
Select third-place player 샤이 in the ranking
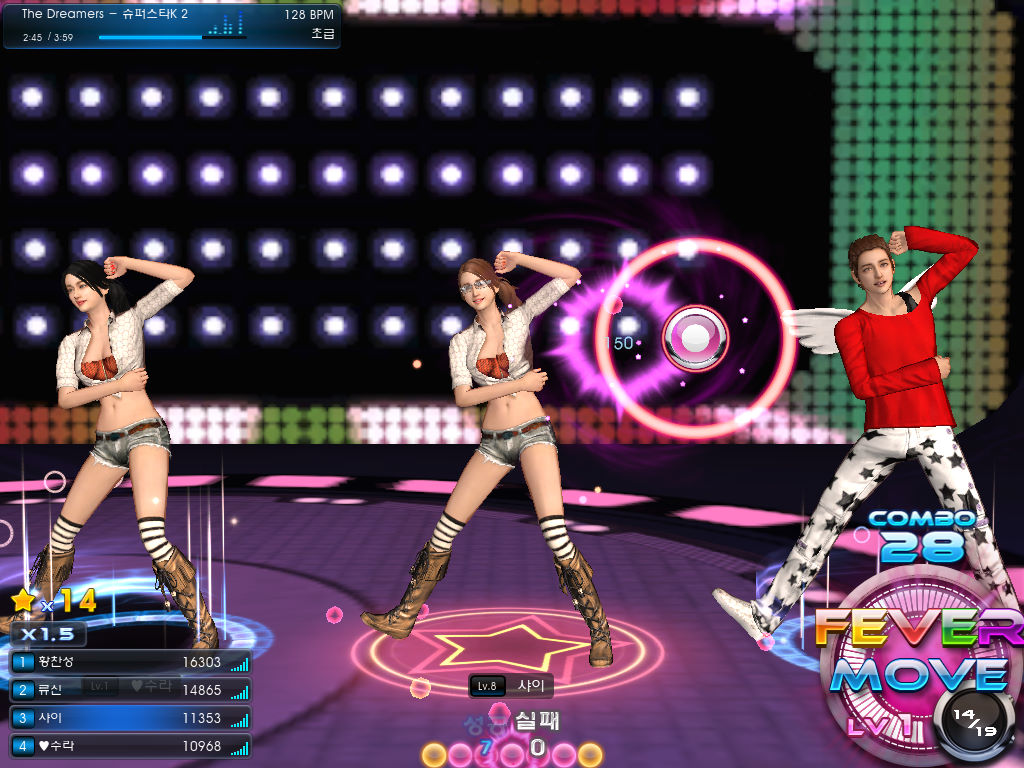(x=130, y=718)
